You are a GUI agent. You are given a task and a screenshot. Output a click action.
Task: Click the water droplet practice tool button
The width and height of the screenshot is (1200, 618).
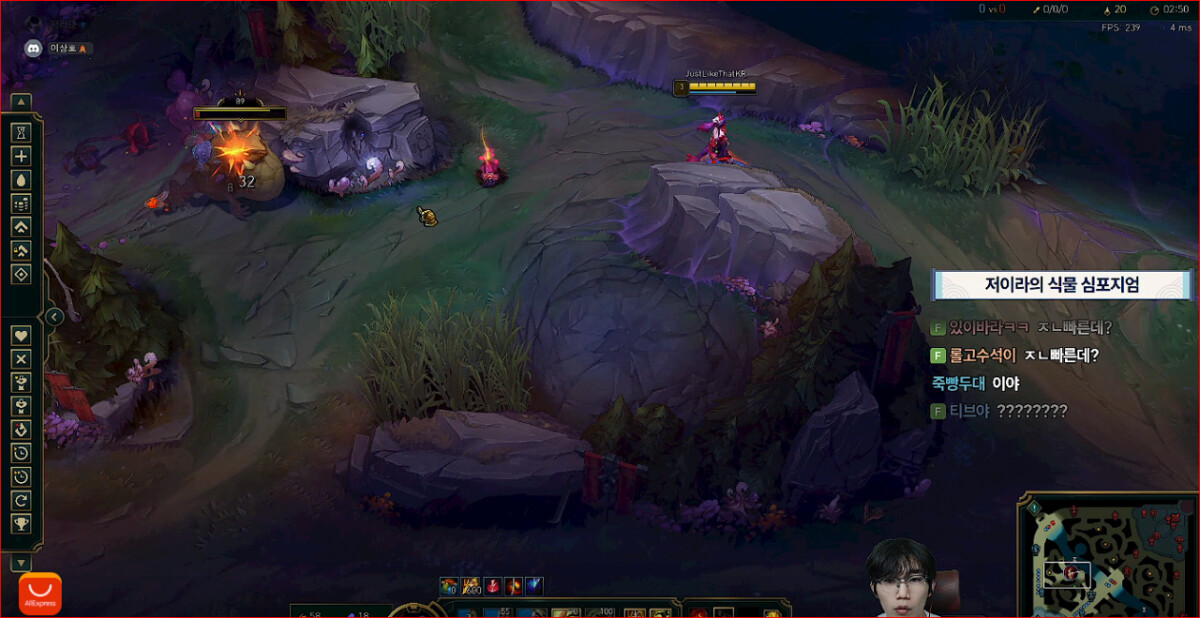(21, 179)
